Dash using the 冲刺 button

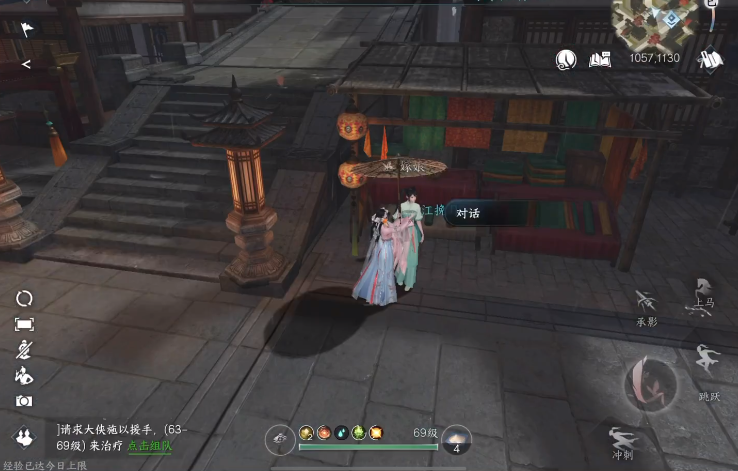pos(624,441)
